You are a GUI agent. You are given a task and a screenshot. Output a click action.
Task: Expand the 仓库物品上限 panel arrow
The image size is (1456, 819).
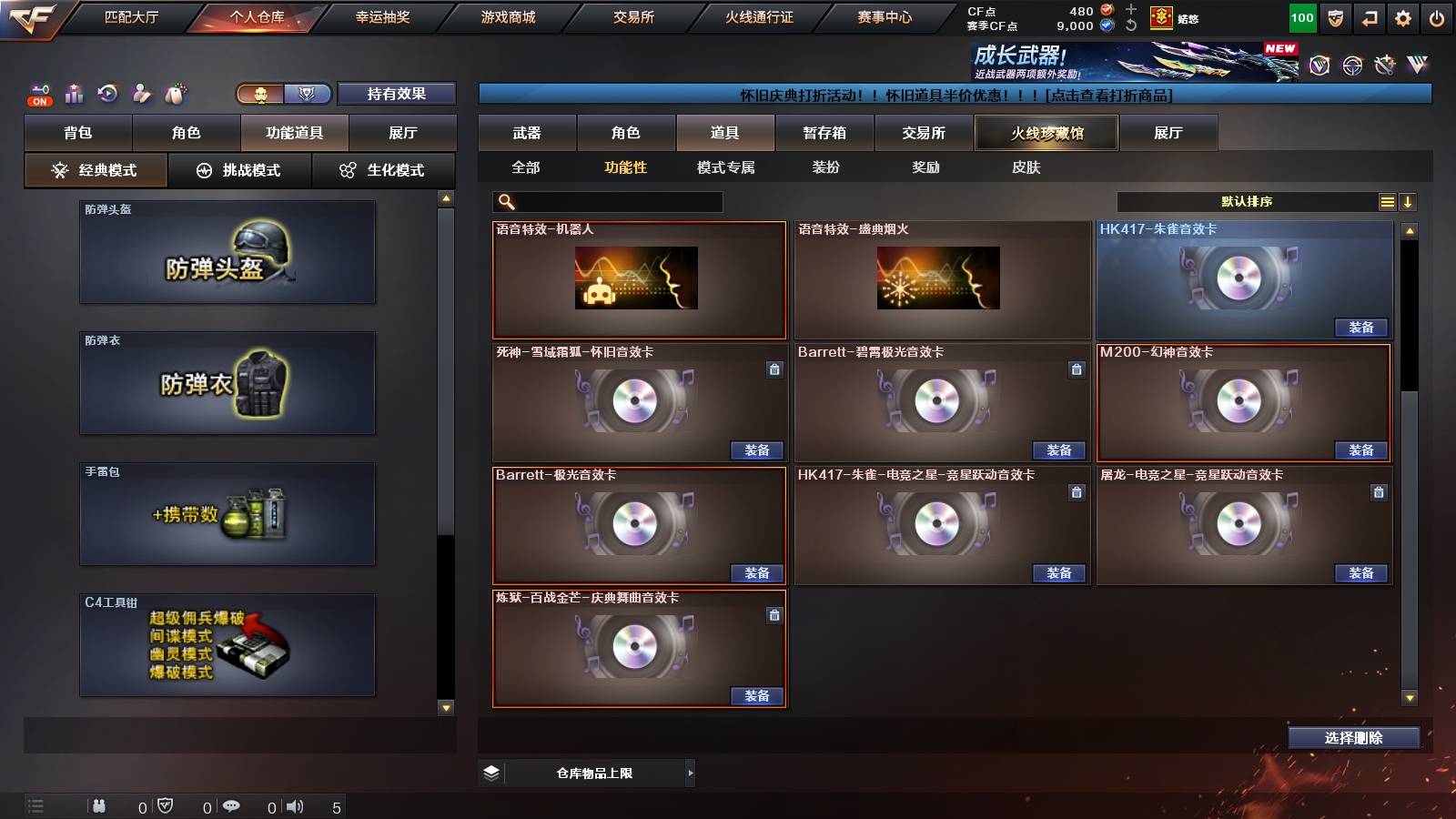[x=689, y=773]
